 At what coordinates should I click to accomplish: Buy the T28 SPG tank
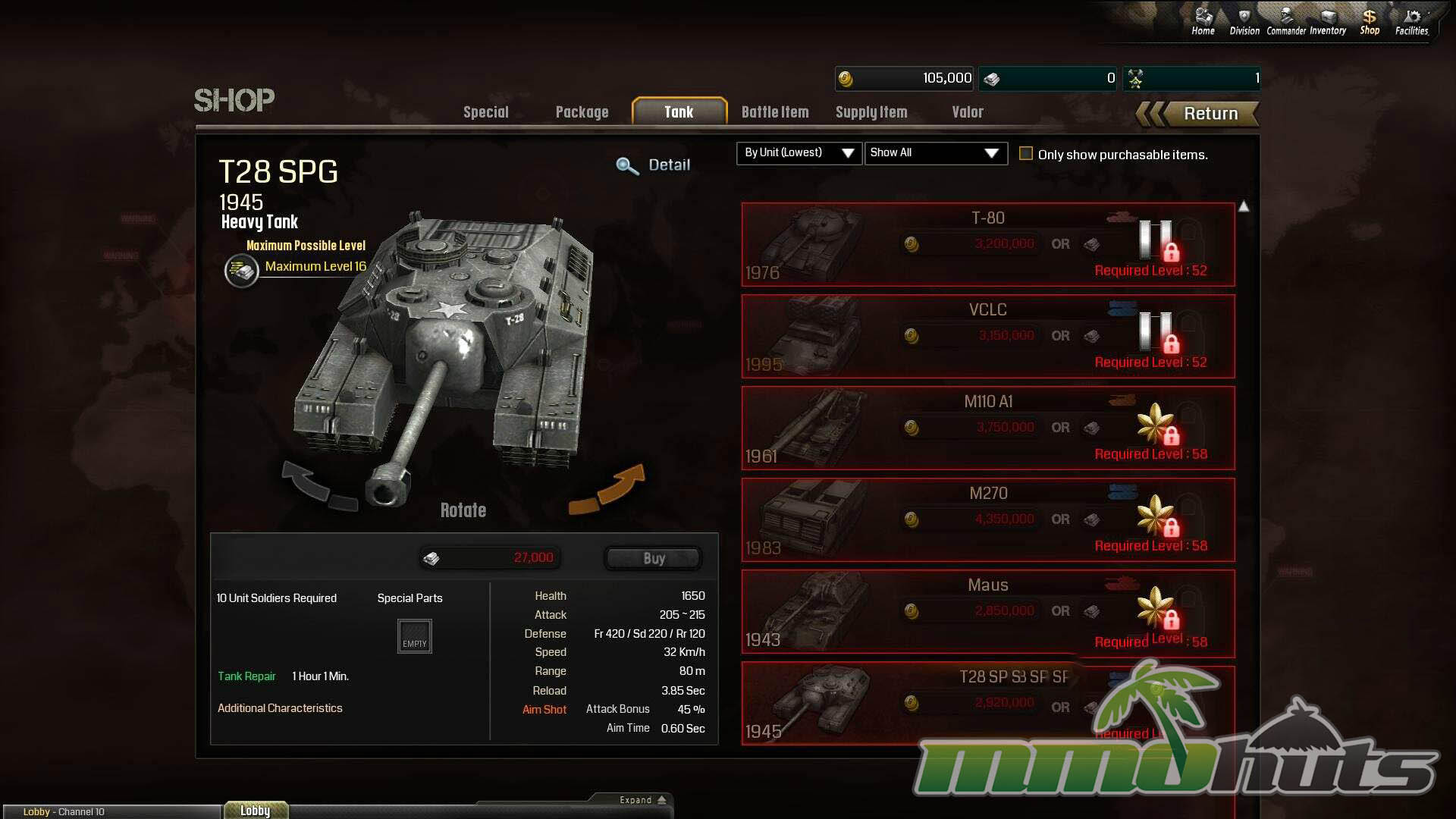click(654, 559)
